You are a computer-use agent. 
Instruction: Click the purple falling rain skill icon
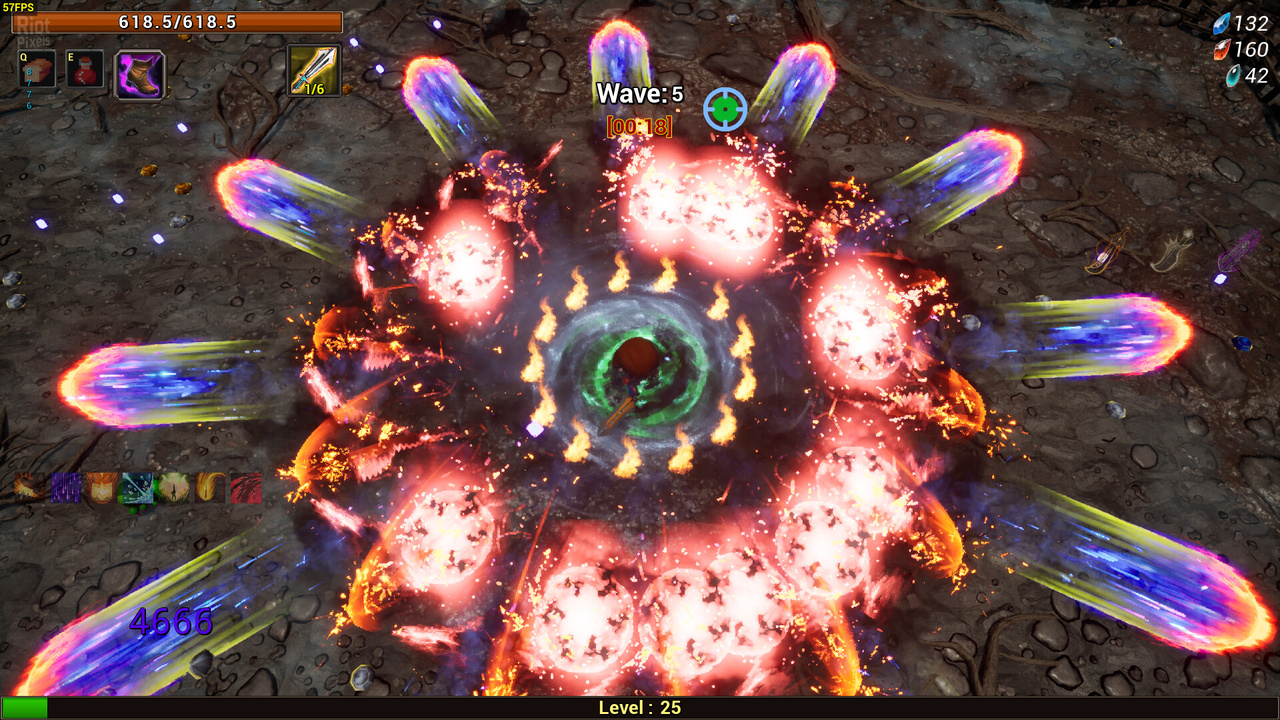tap(66, 488)
